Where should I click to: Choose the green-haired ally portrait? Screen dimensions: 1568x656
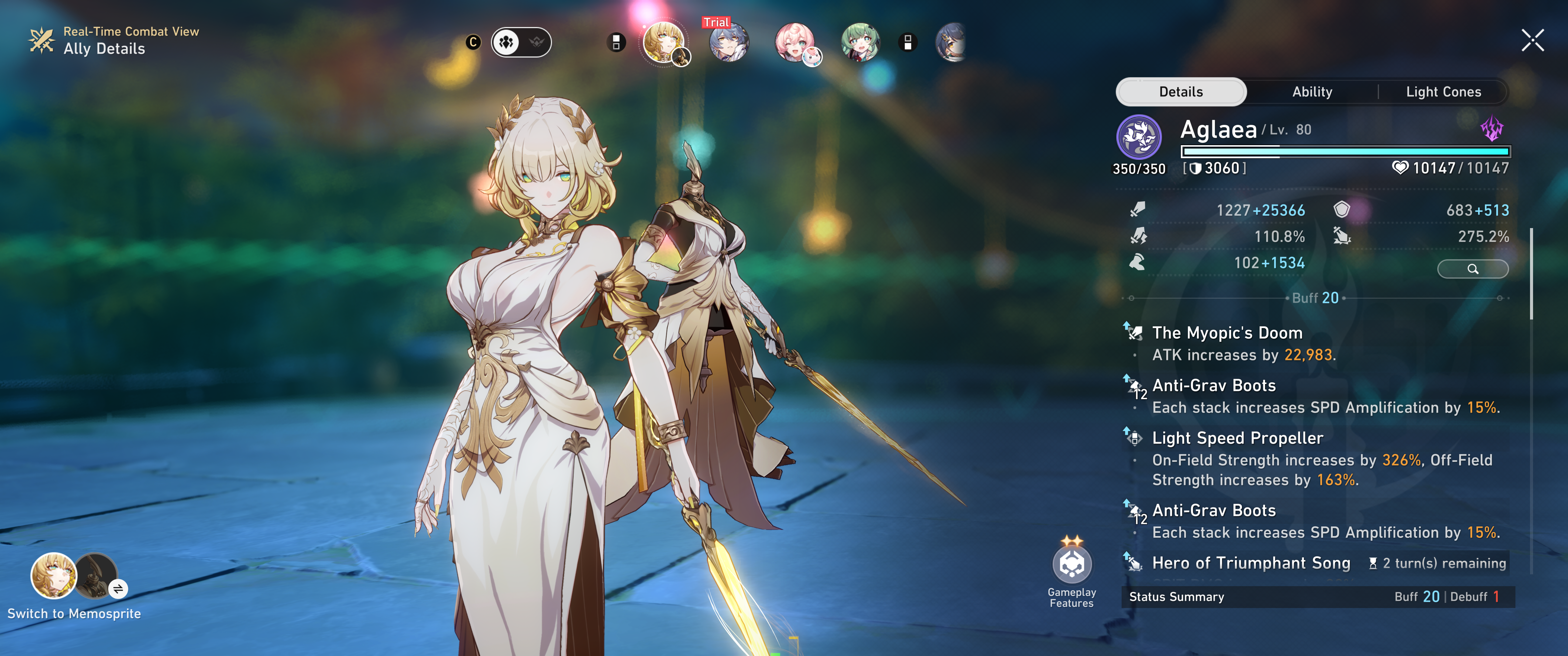pos(860,43)
